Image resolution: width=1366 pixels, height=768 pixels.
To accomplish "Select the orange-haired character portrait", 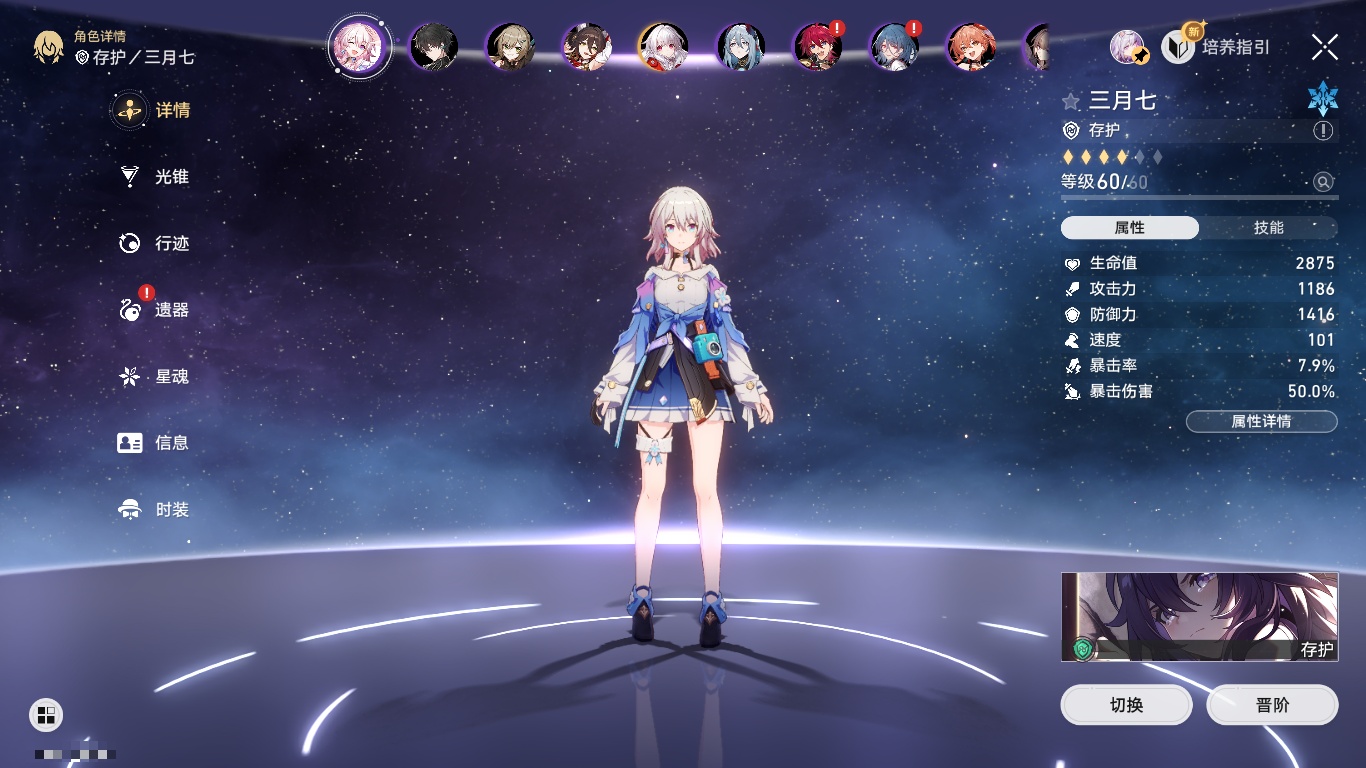I will pos(971,47).
